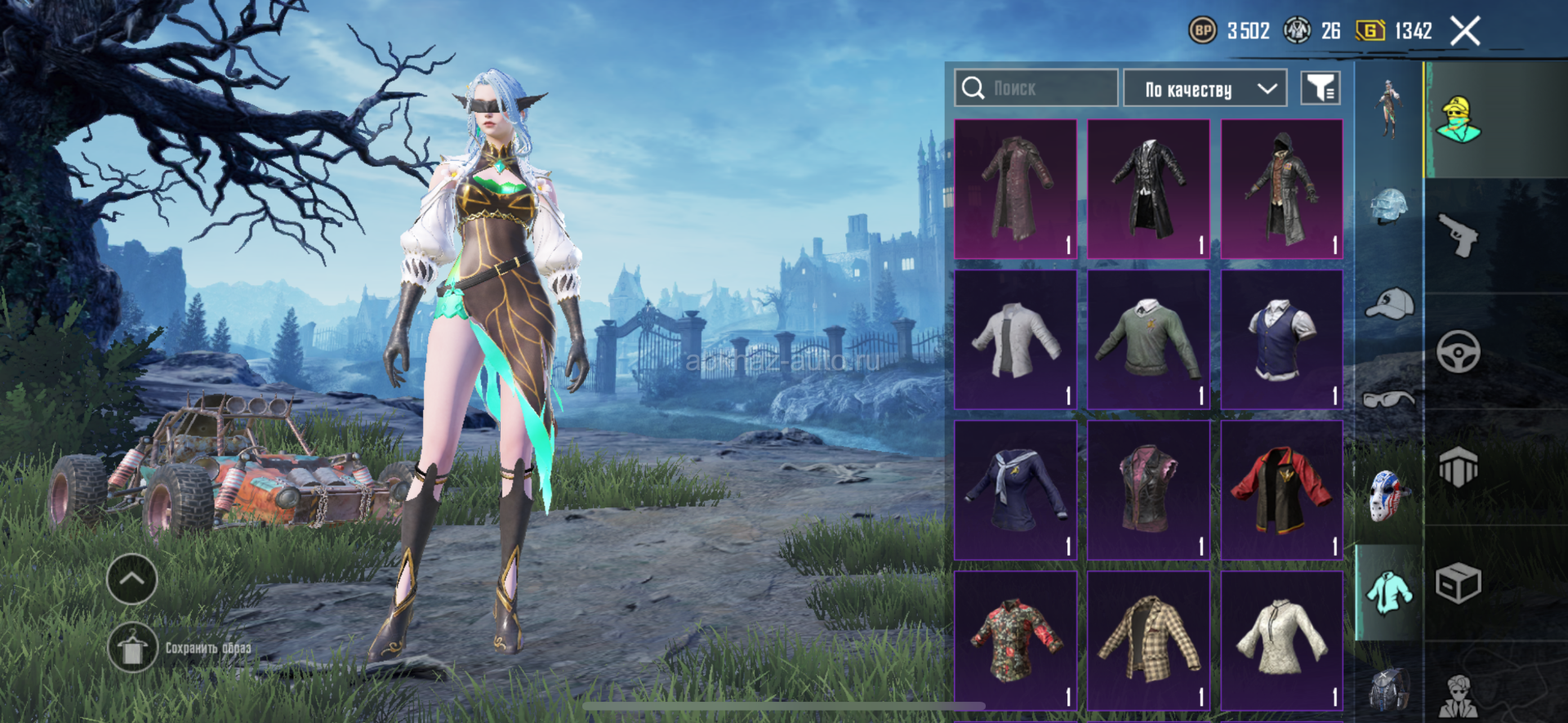Click the search field labeled Поиск
The height and width of the screenshot is (723, 1568).
tap(1036, 88)
